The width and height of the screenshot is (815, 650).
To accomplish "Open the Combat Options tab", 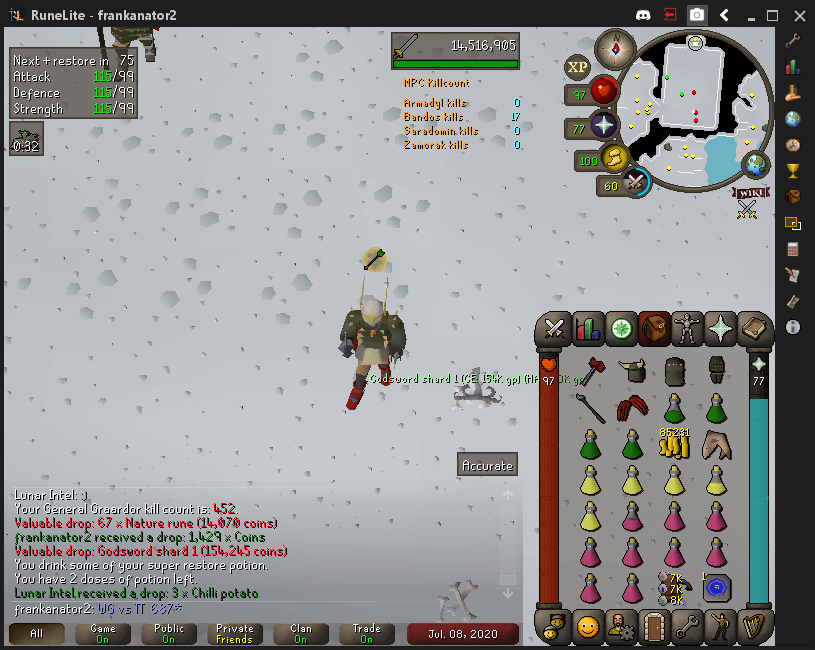I will click(554, 328).
